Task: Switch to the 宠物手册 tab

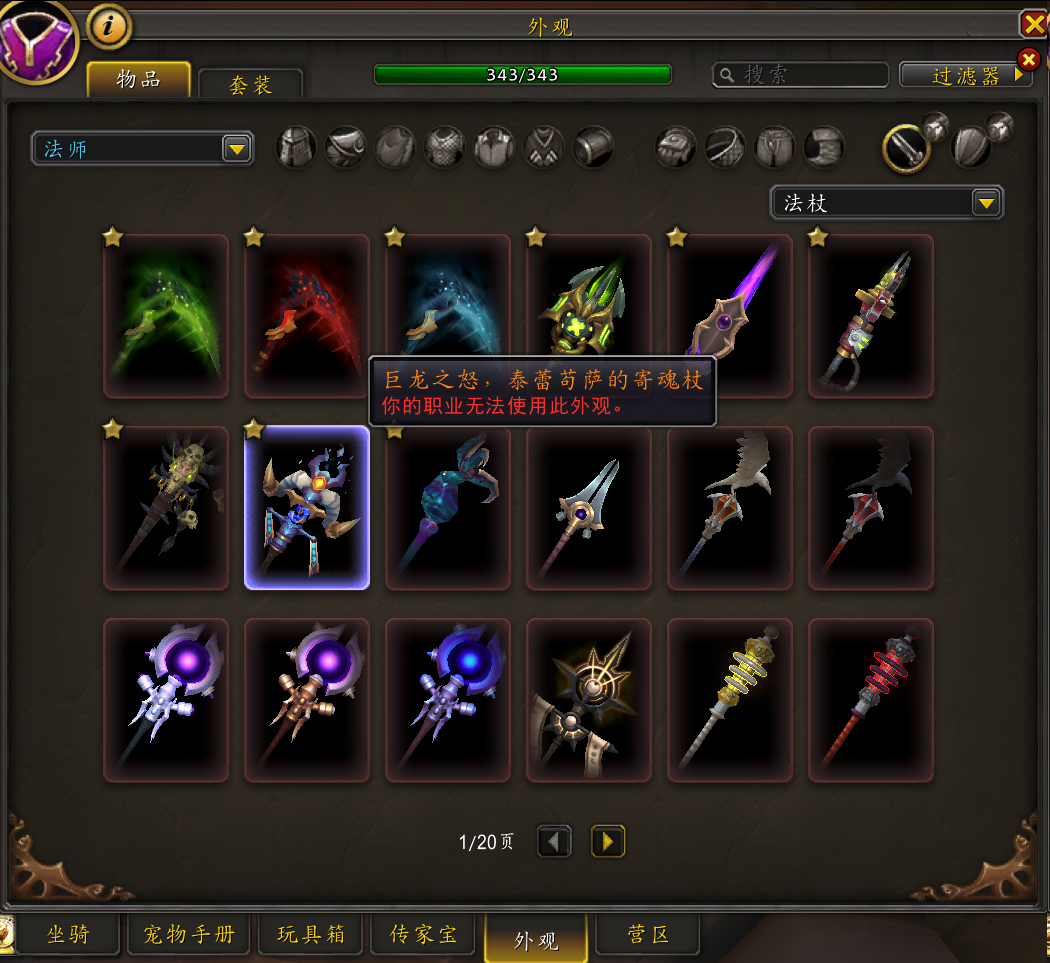Action: point(189,935)
